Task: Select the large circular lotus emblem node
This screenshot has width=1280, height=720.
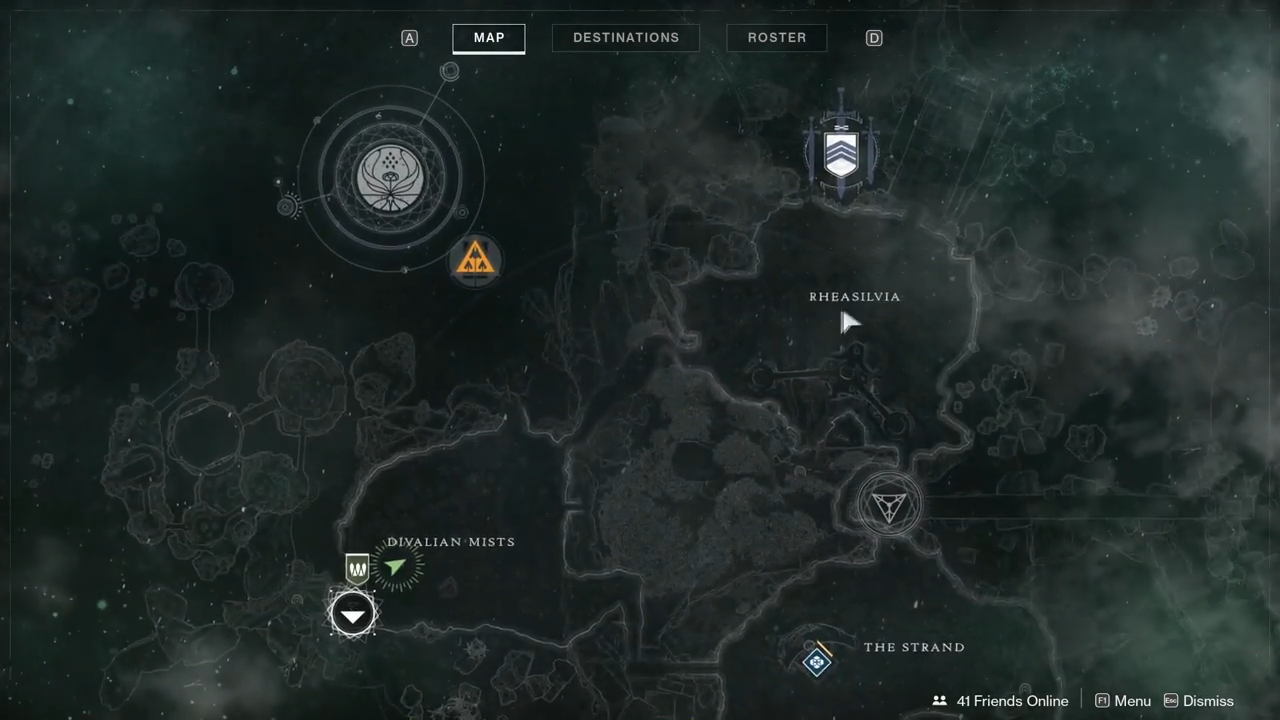Action: 391,178
